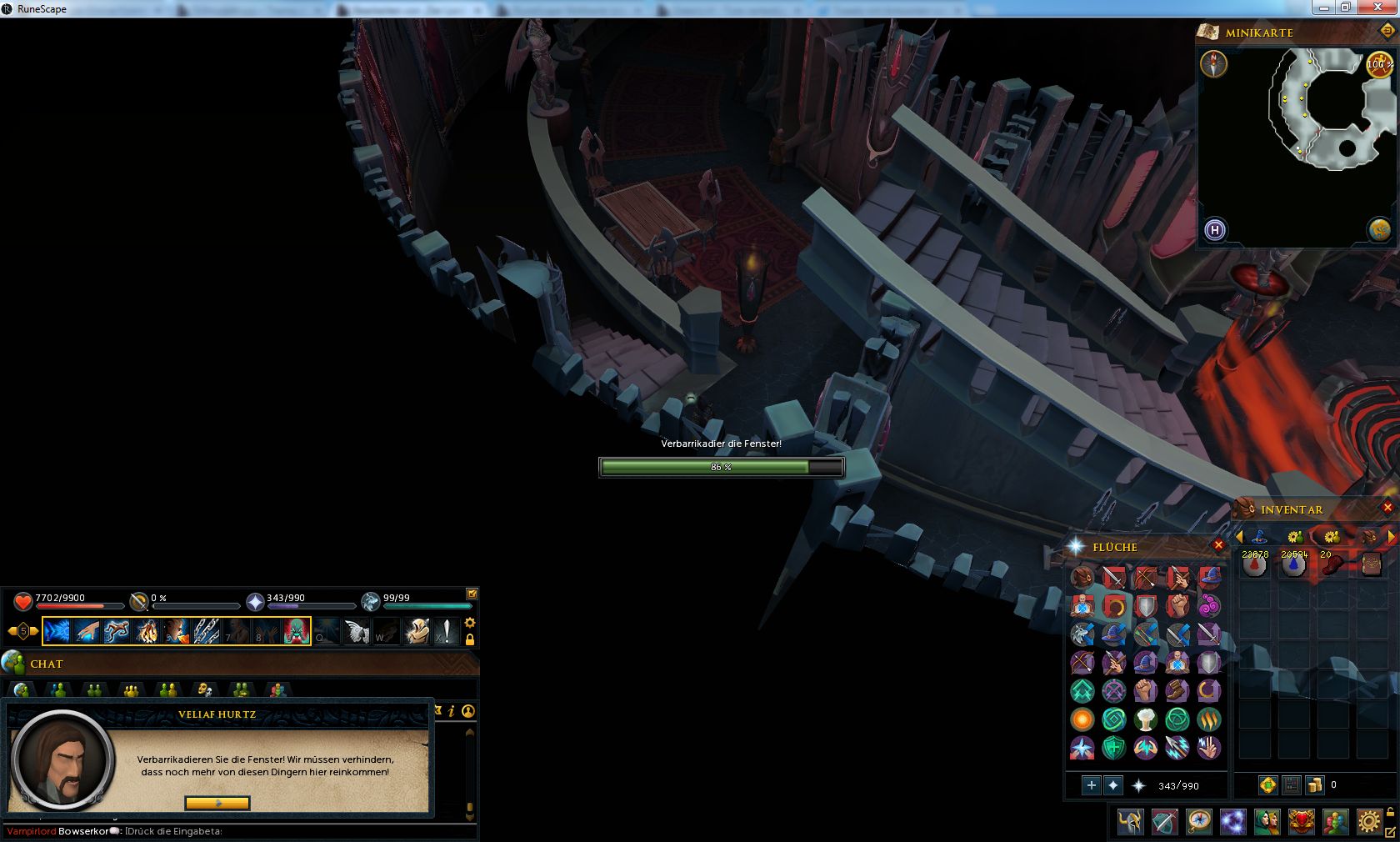Open the compass adventures menu
The image size is (1400, 842).
point(1199,822)
